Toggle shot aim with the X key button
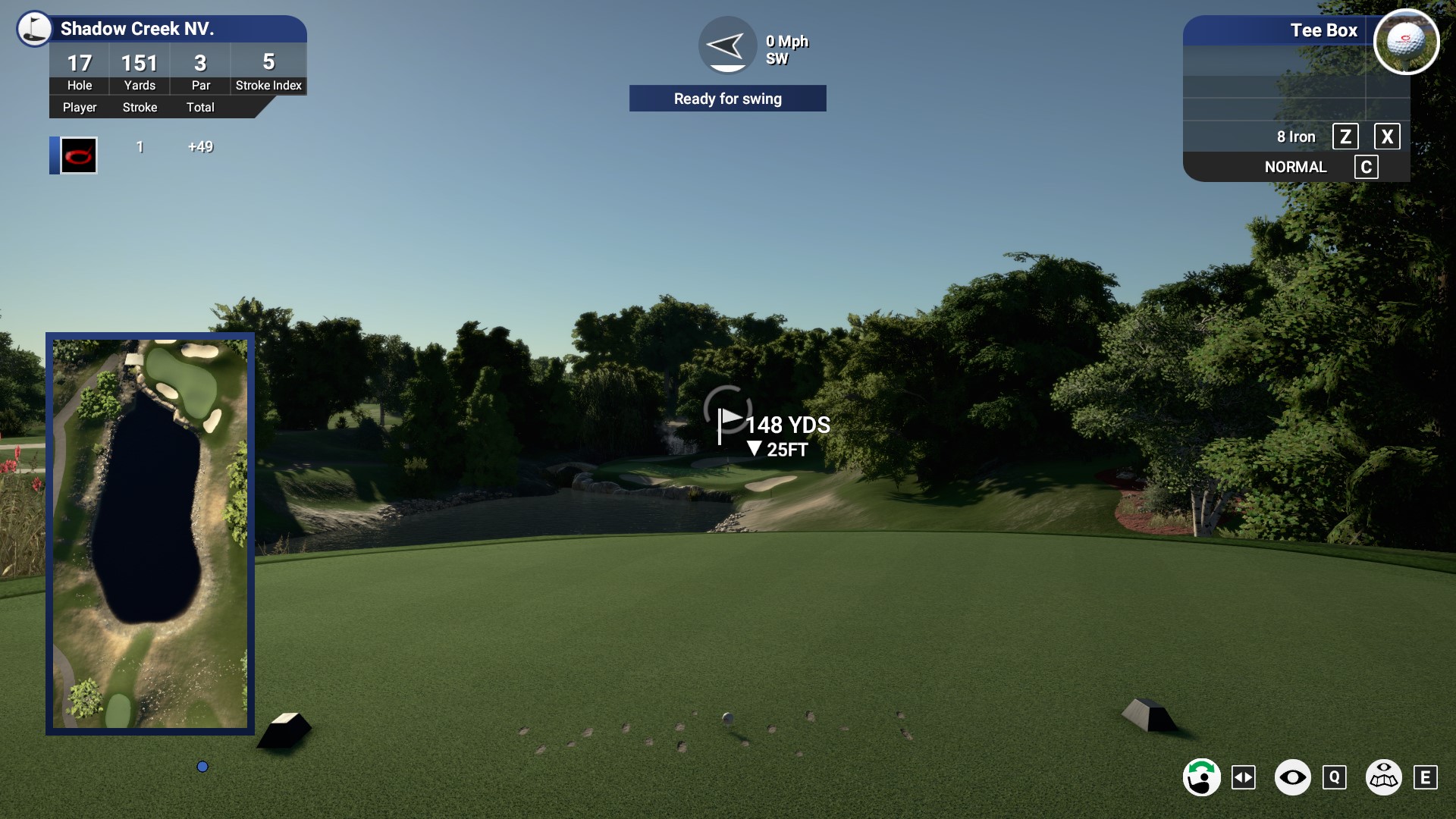 tap(1388, 136)
